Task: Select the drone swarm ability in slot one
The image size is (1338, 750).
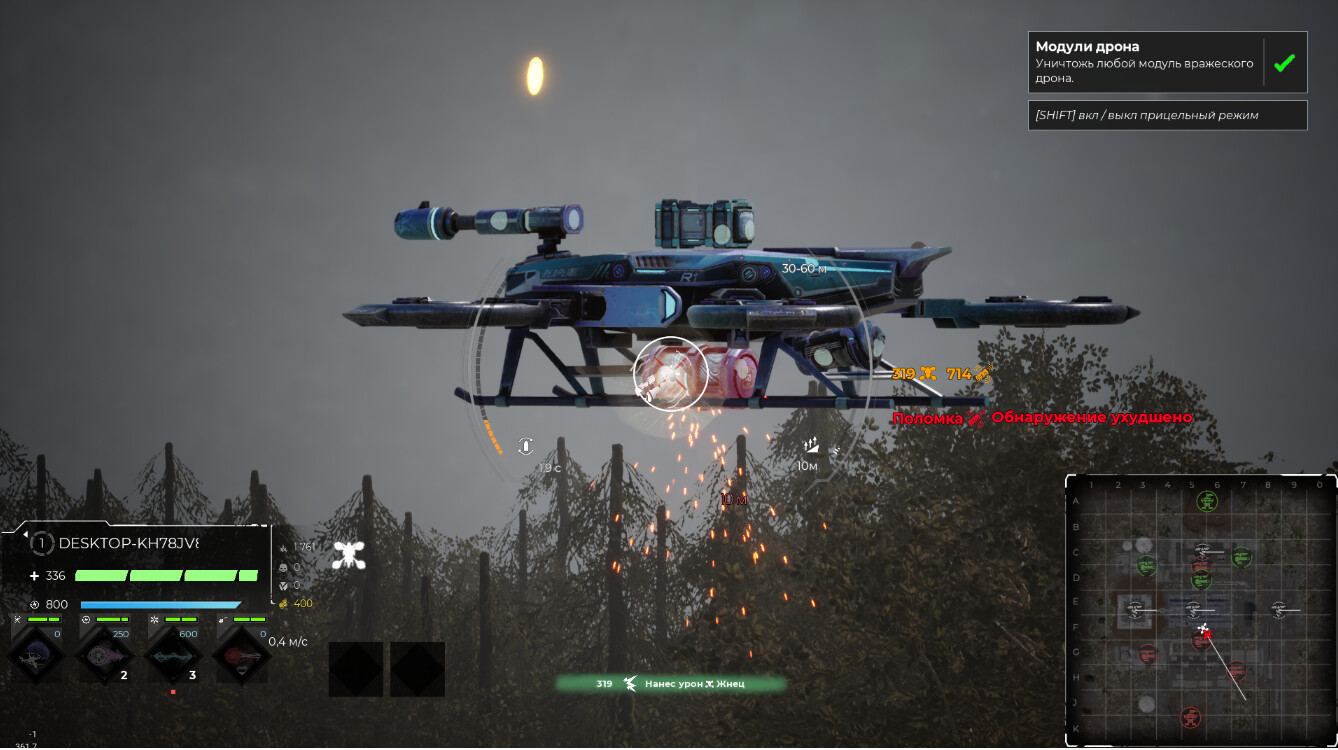Action: [35, 657]
